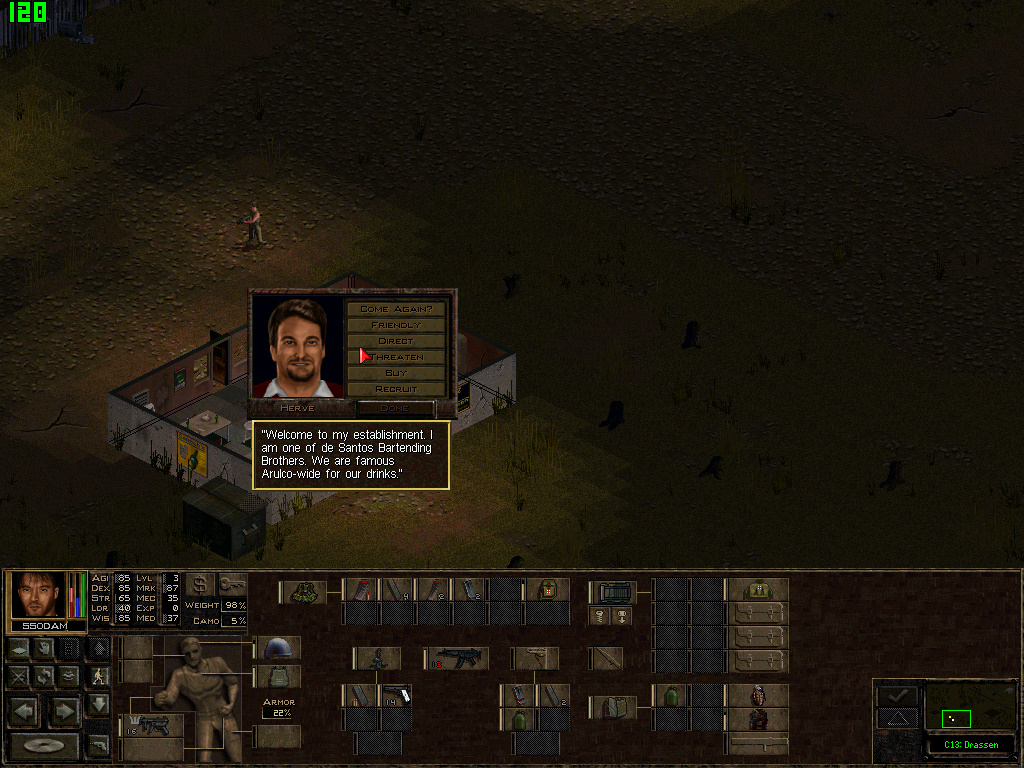The width and height of the screenshot is (1024, 768).
Task: Click the checkmark button beside the minimap
Action: tap(897, 695)
